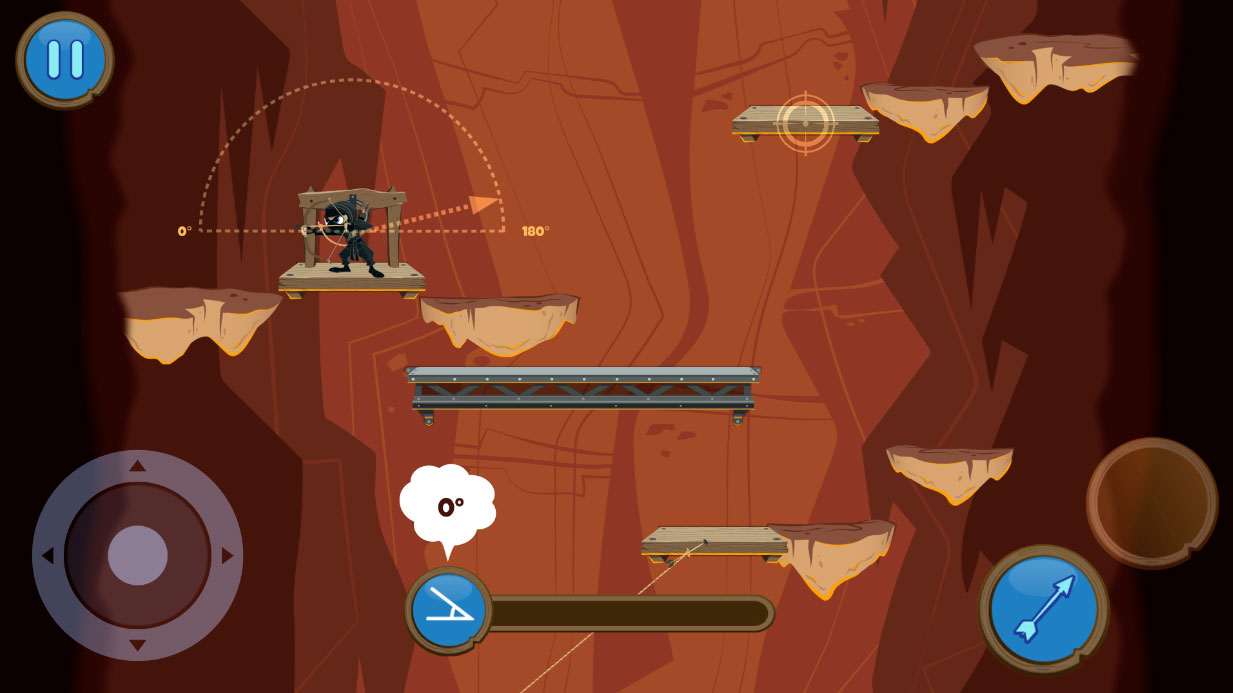Click the dark power bar track

(630, 613)
